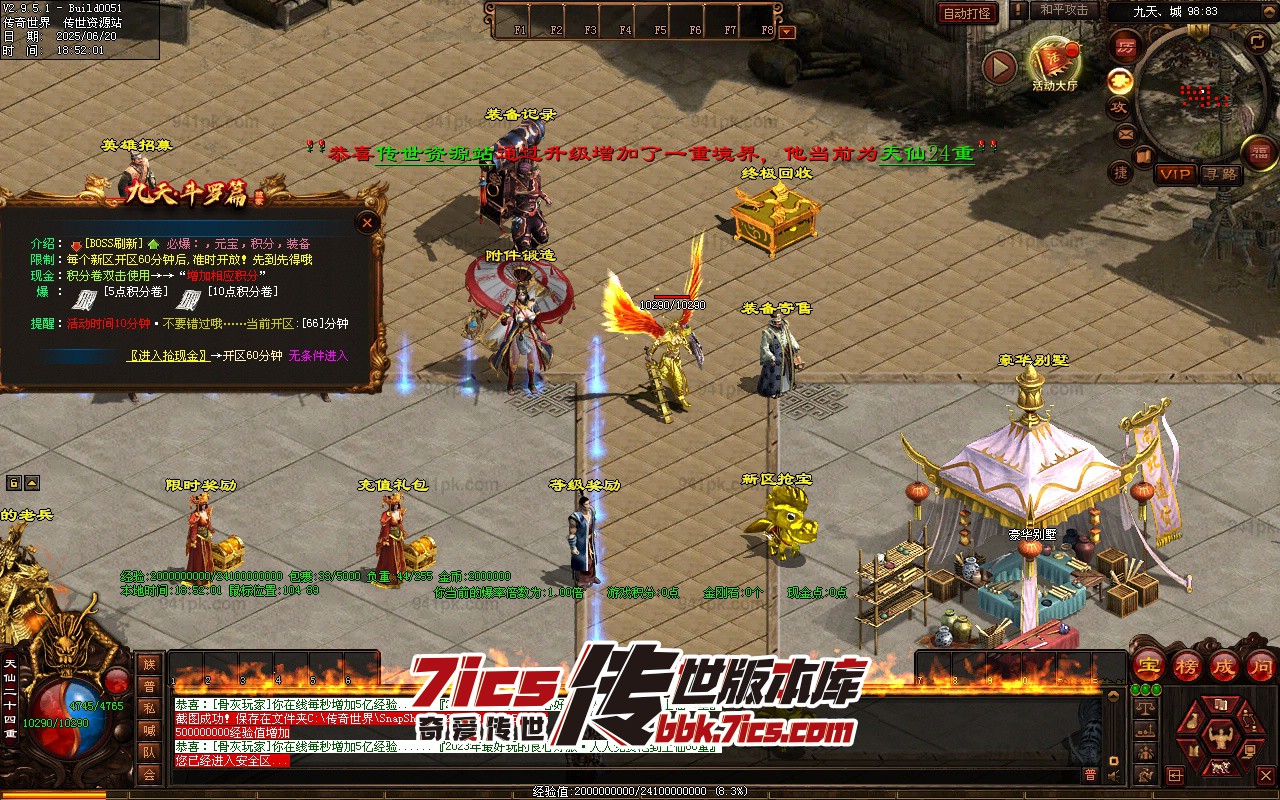Toggle the 自动打怪 auto-fight button
Image resolution: width=1280 pixels, height=800 pixels.
pyautogui.click(x=967, y=13)
